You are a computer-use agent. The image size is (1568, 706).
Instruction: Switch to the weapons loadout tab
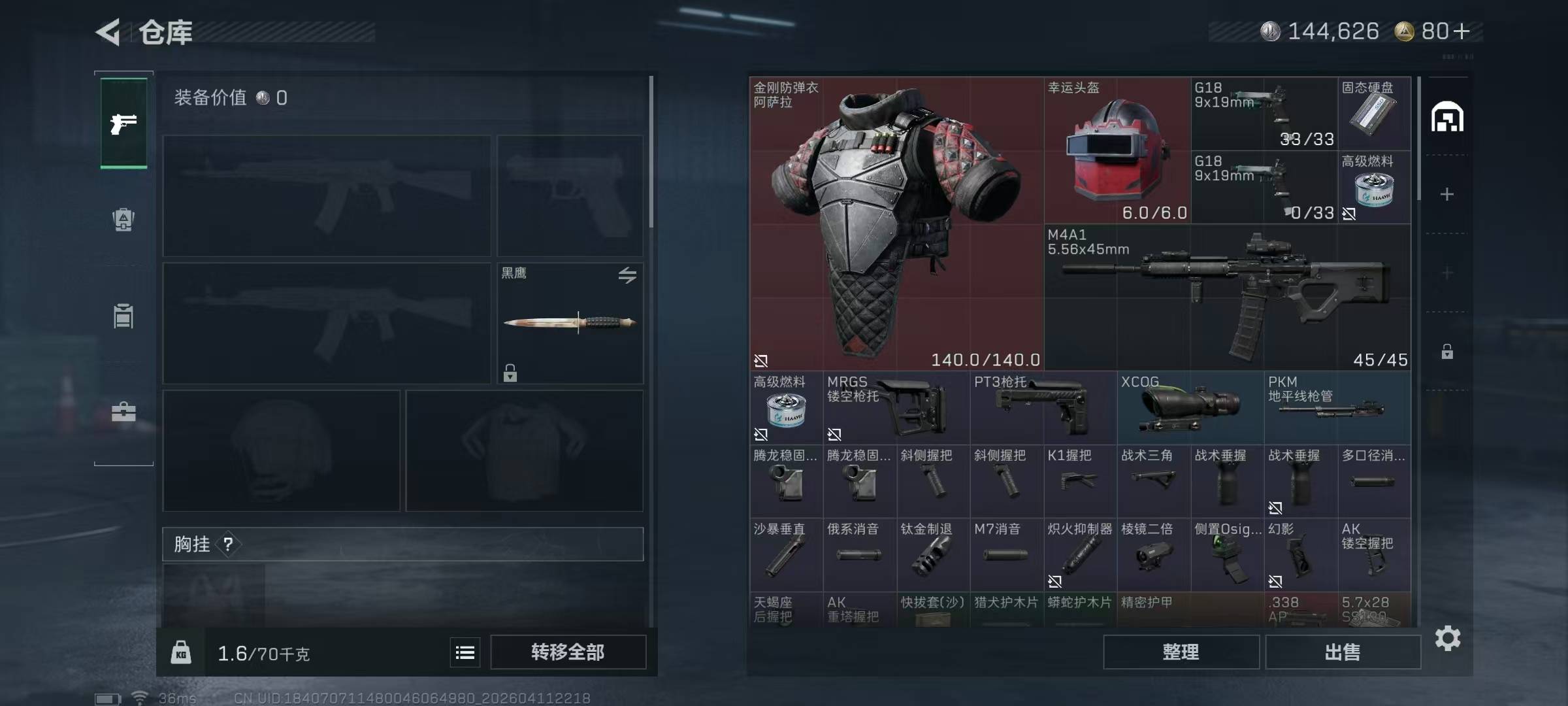pos(123,123)
